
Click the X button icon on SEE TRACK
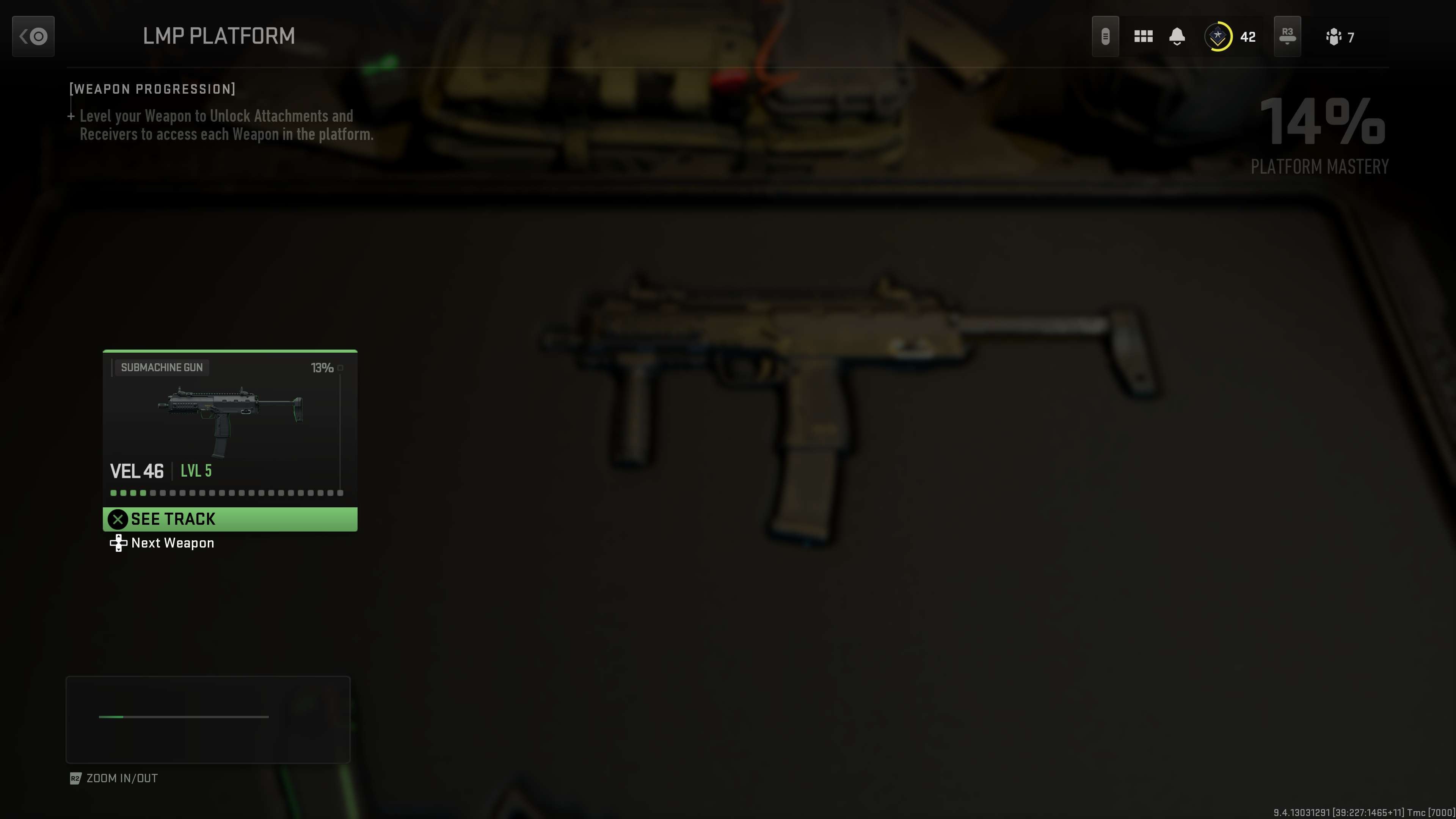pos(118,519)
